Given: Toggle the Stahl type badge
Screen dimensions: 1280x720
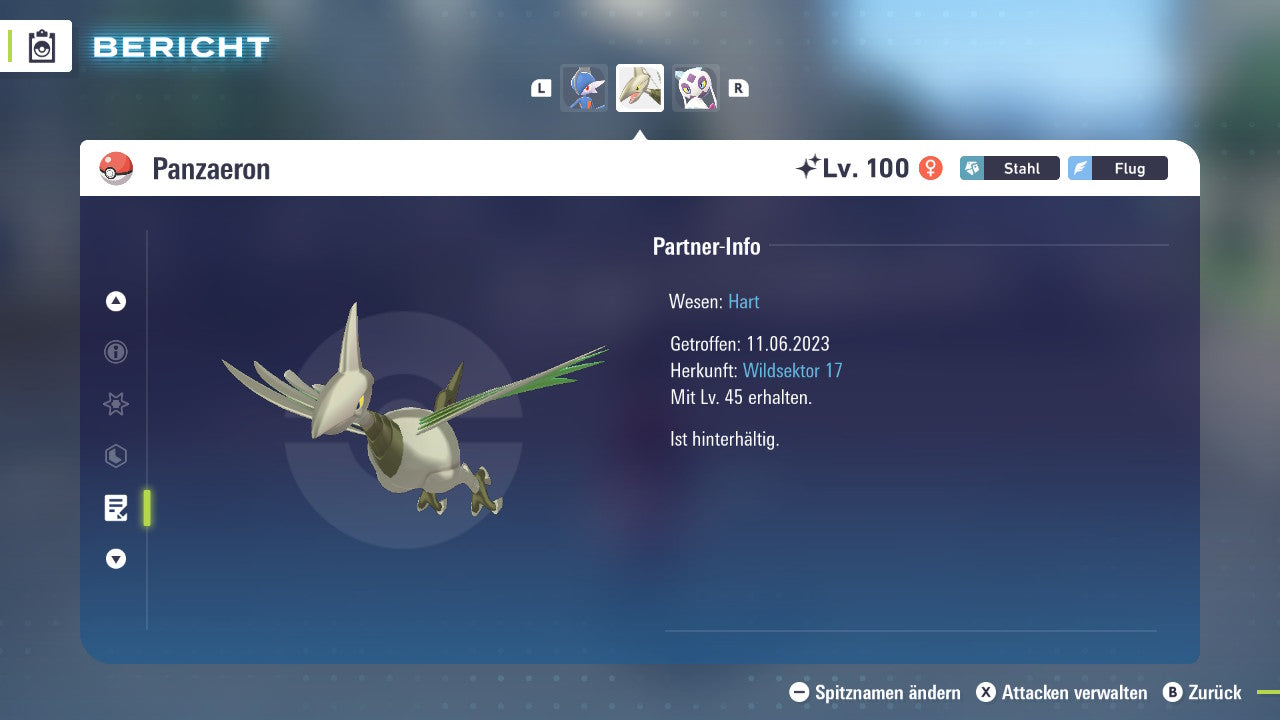Looking at the screenshot, I should tap(1010, 168).
